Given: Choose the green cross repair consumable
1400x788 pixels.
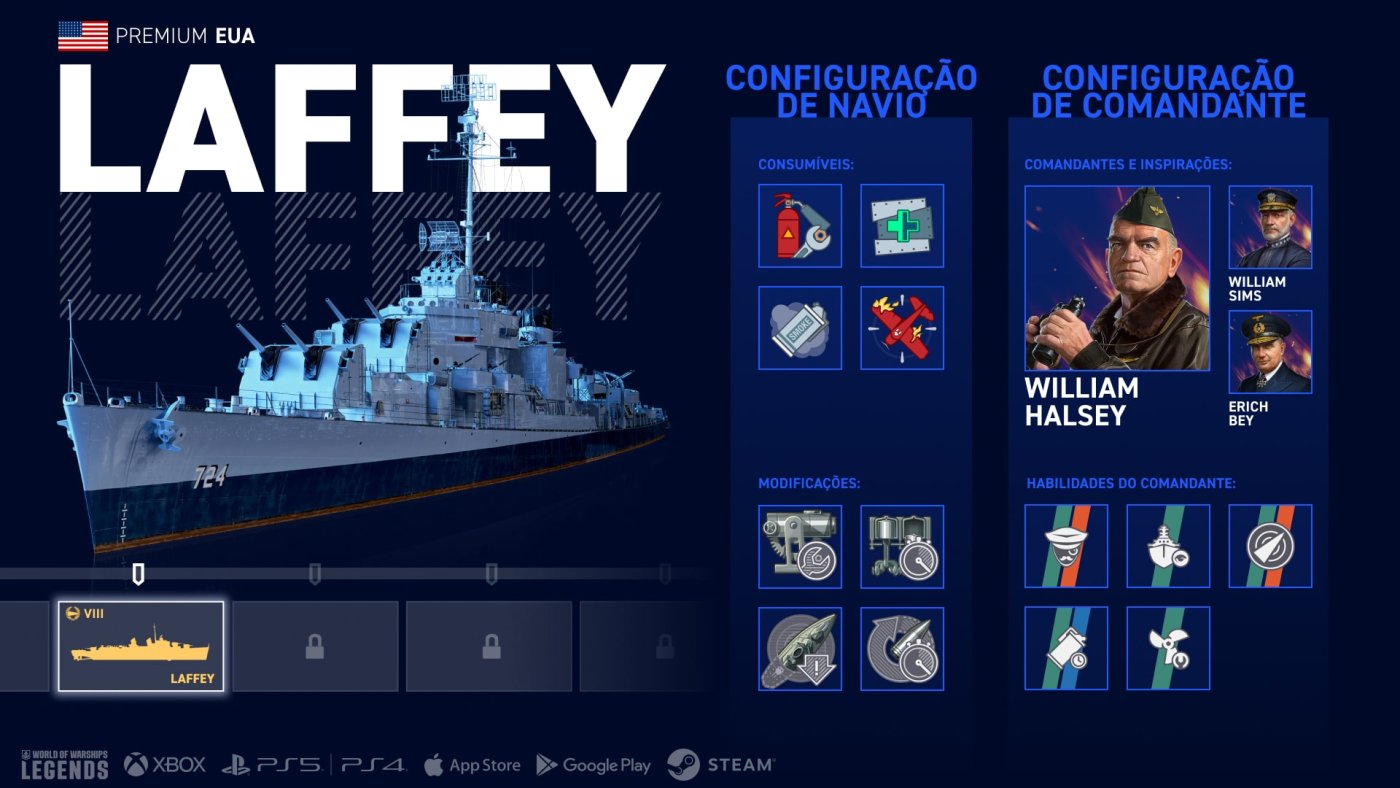Looking at the screenshot, I should (x=902, y=226).
